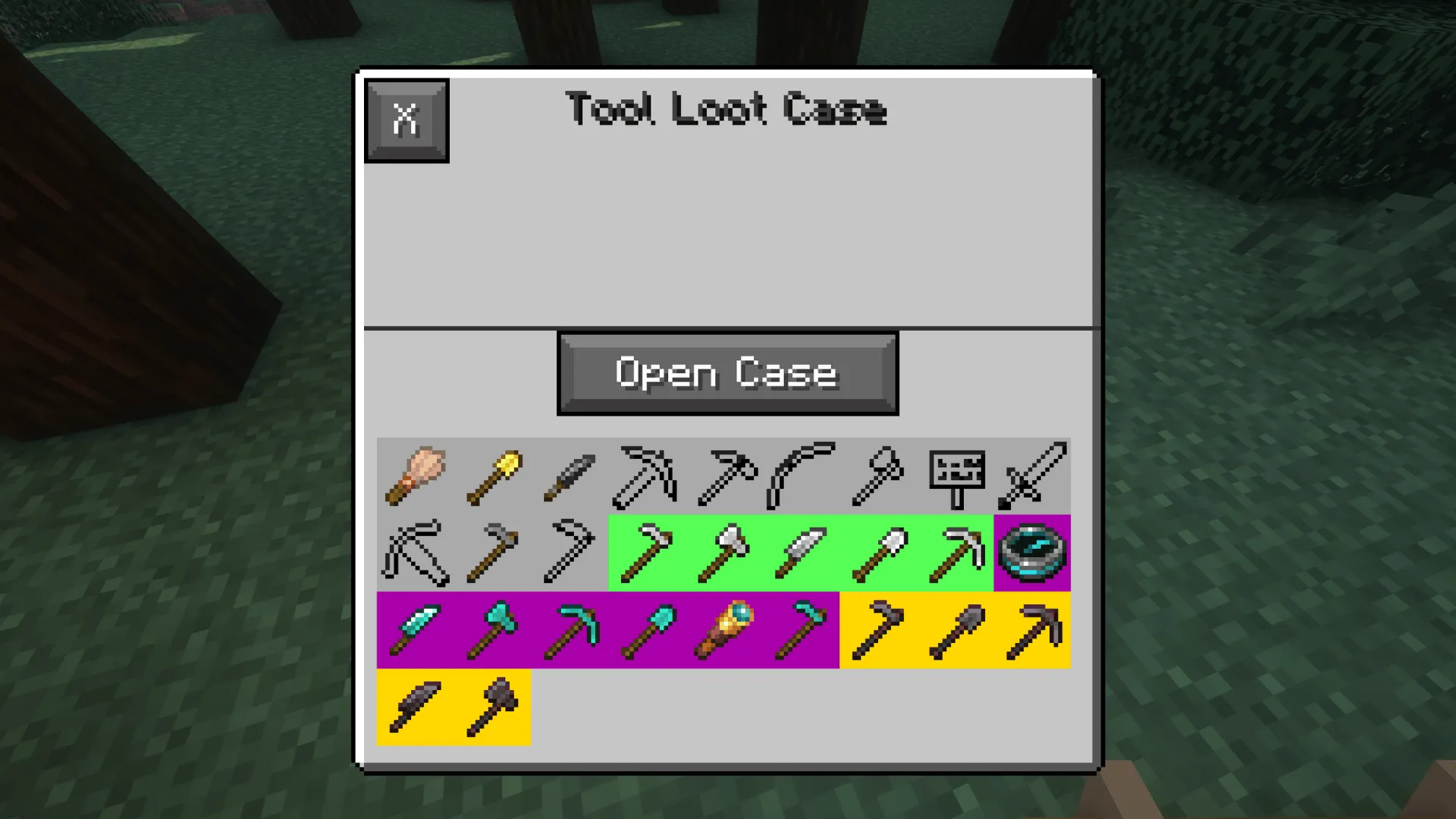Select the crossbow icon in the second row
1456x819 pixels.
click(416, 552)
